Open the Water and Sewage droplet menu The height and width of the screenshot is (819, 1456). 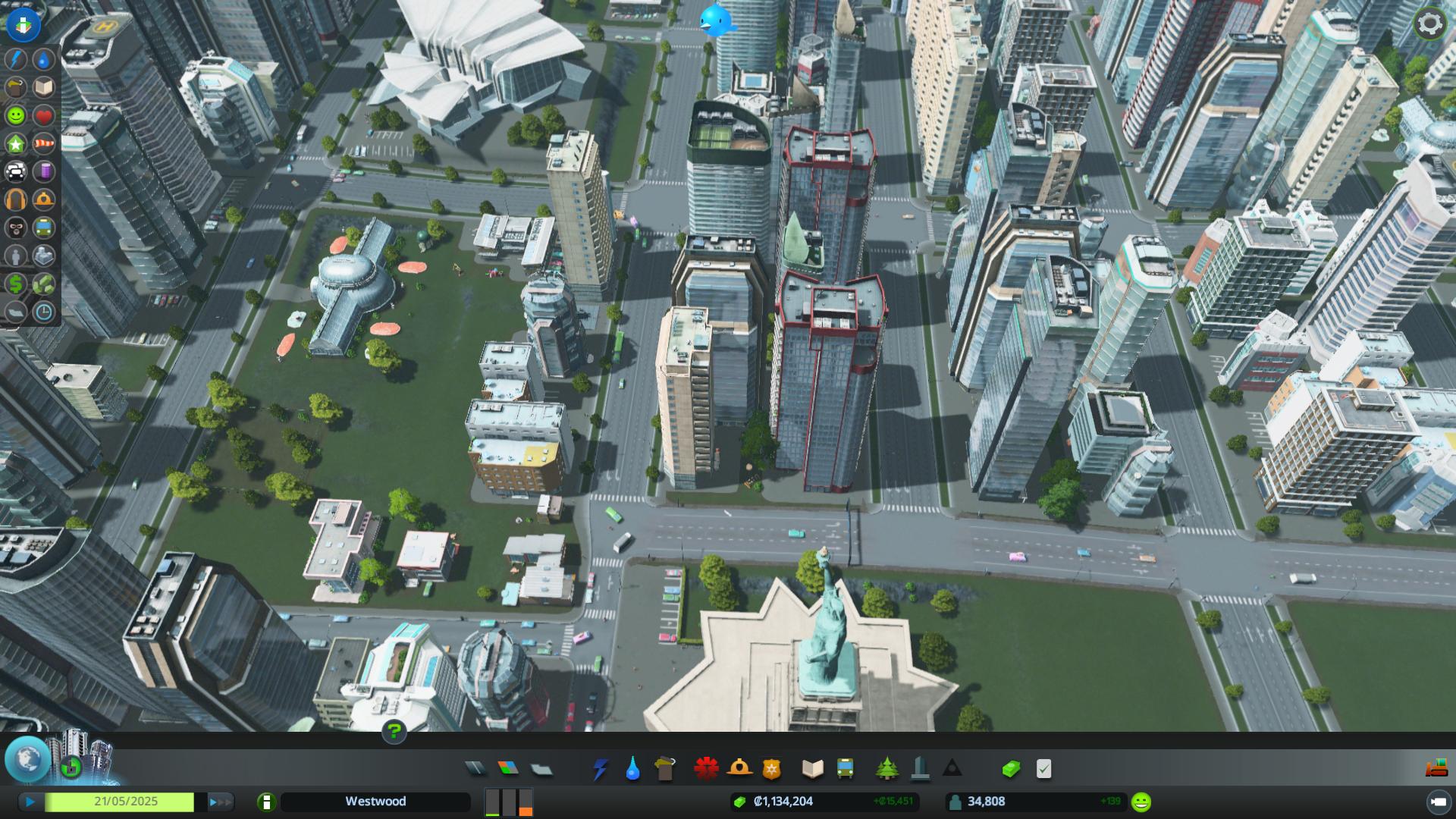pyautogui.click(x=632, y=769)
